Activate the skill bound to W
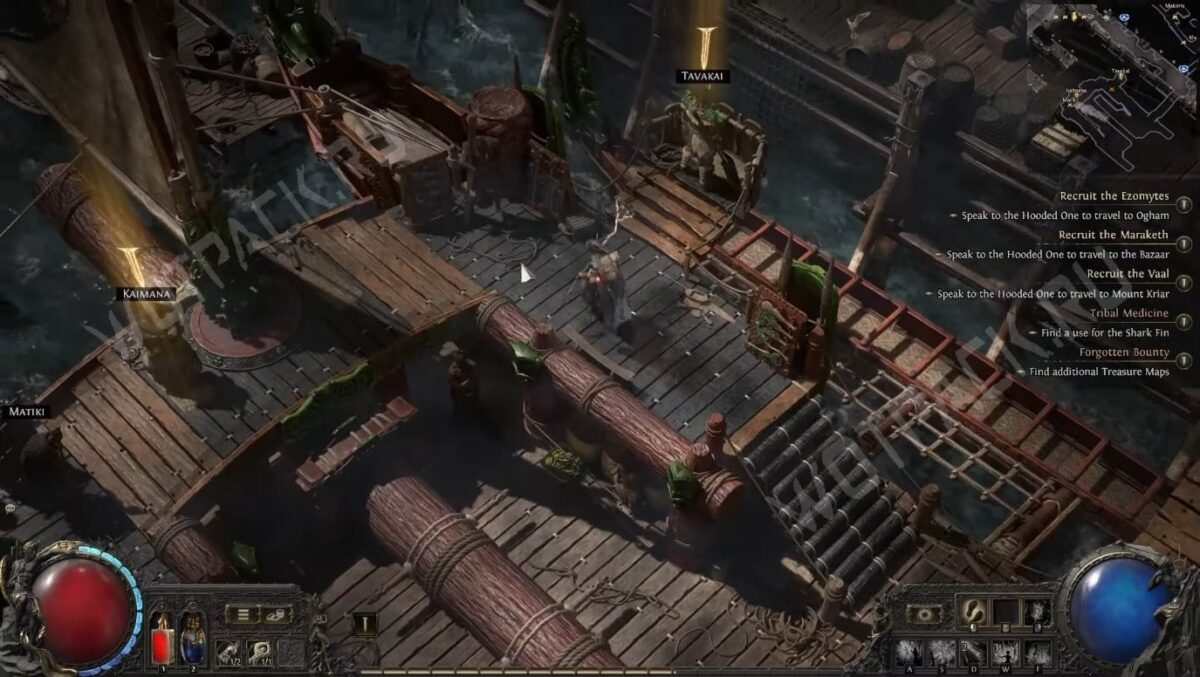The height and width of the screenshot is (677, 1200). pyautogui.click(x=1006, y=652)
